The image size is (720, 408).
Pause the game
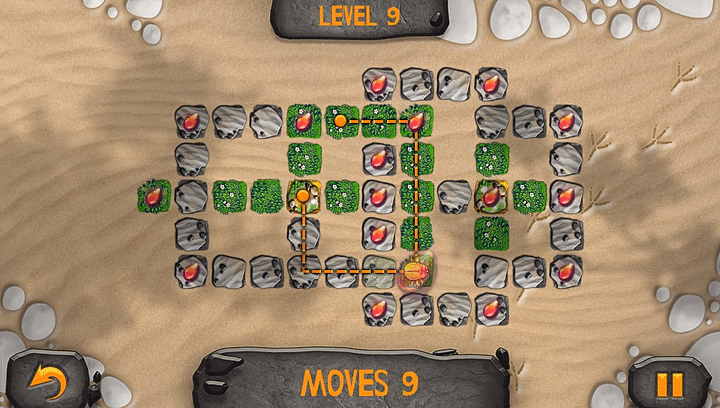coord(670,383)
